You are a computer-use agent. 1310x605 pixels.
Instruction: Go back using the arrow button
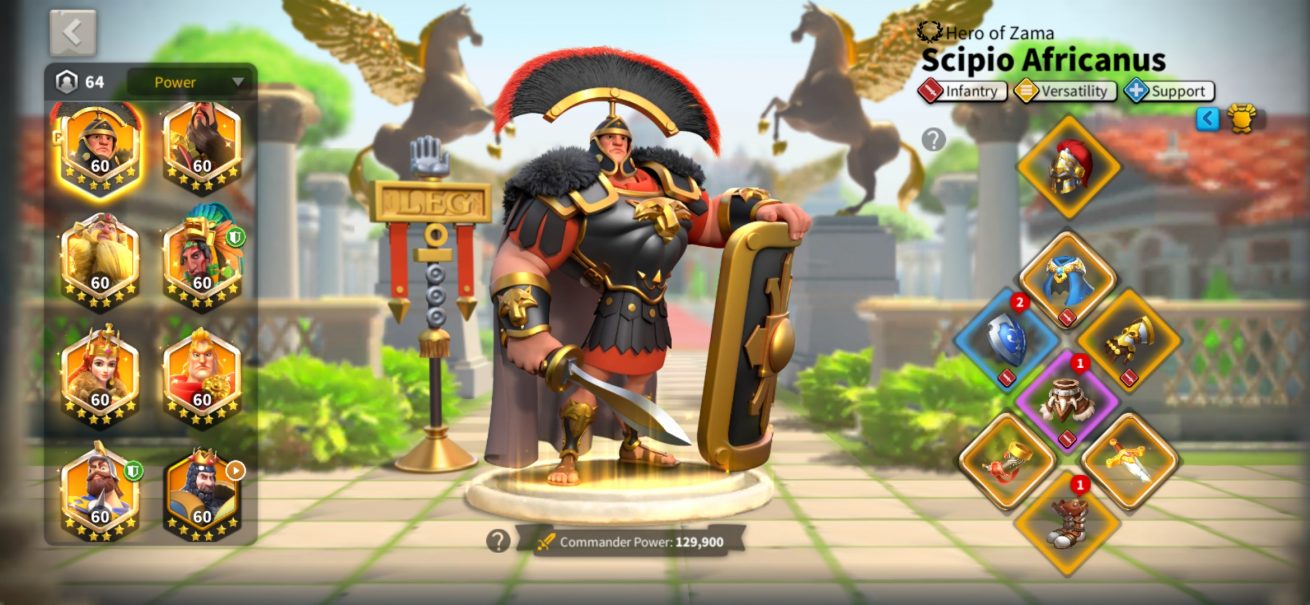[73, 33]
